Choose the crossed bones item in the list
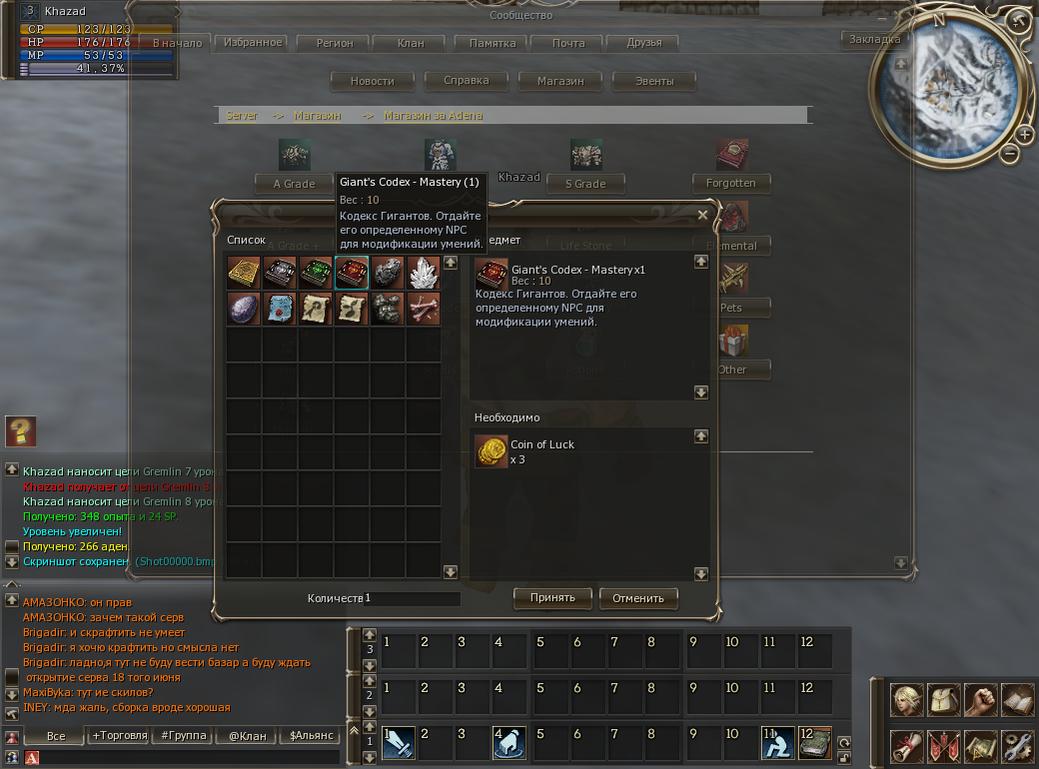This screenshot has height=769, width=1039. point(424,308)
